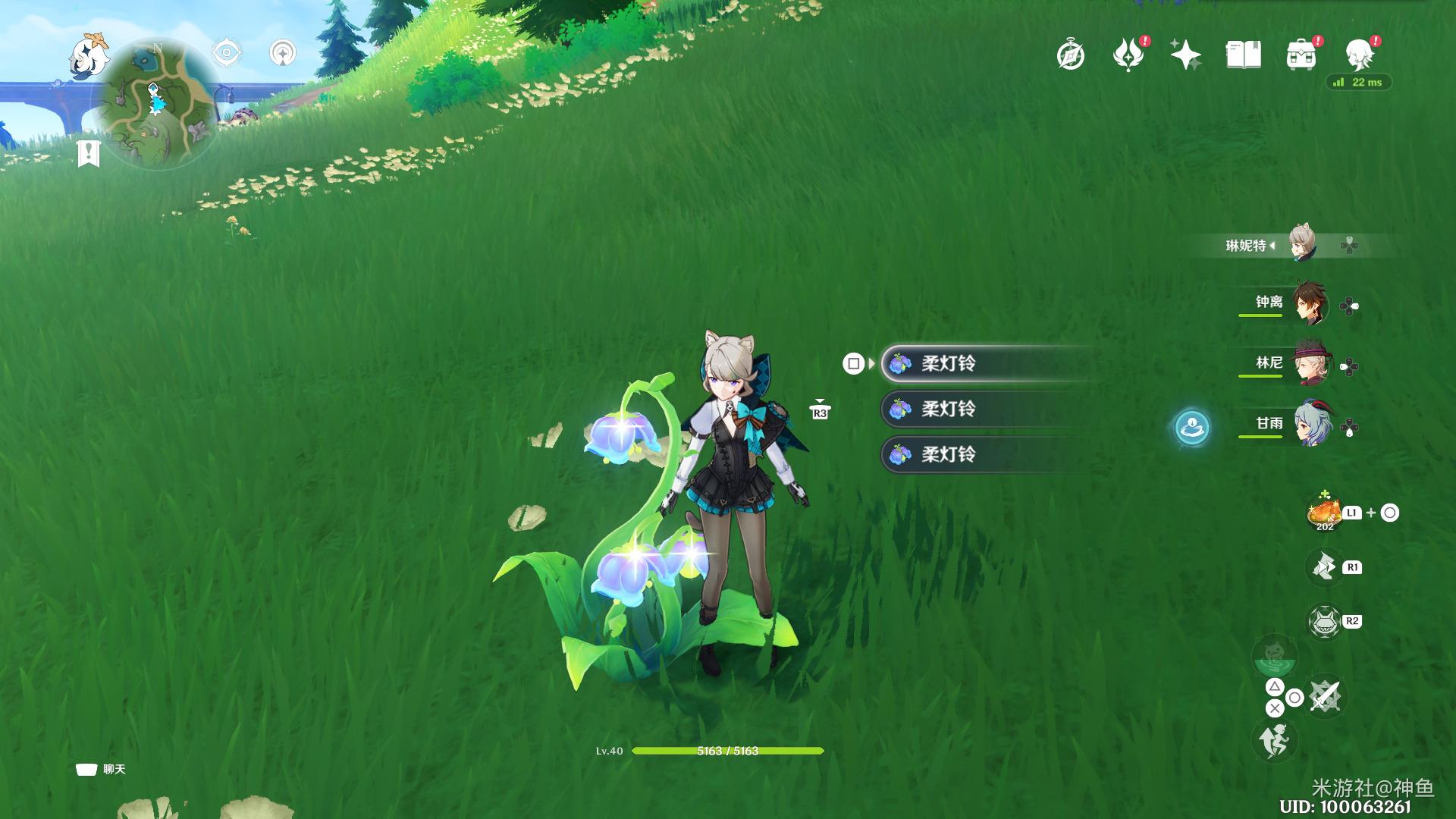Switch to party member 钟离
Viewport: 1456px width, 819px height.
[x=1309, y=303]
